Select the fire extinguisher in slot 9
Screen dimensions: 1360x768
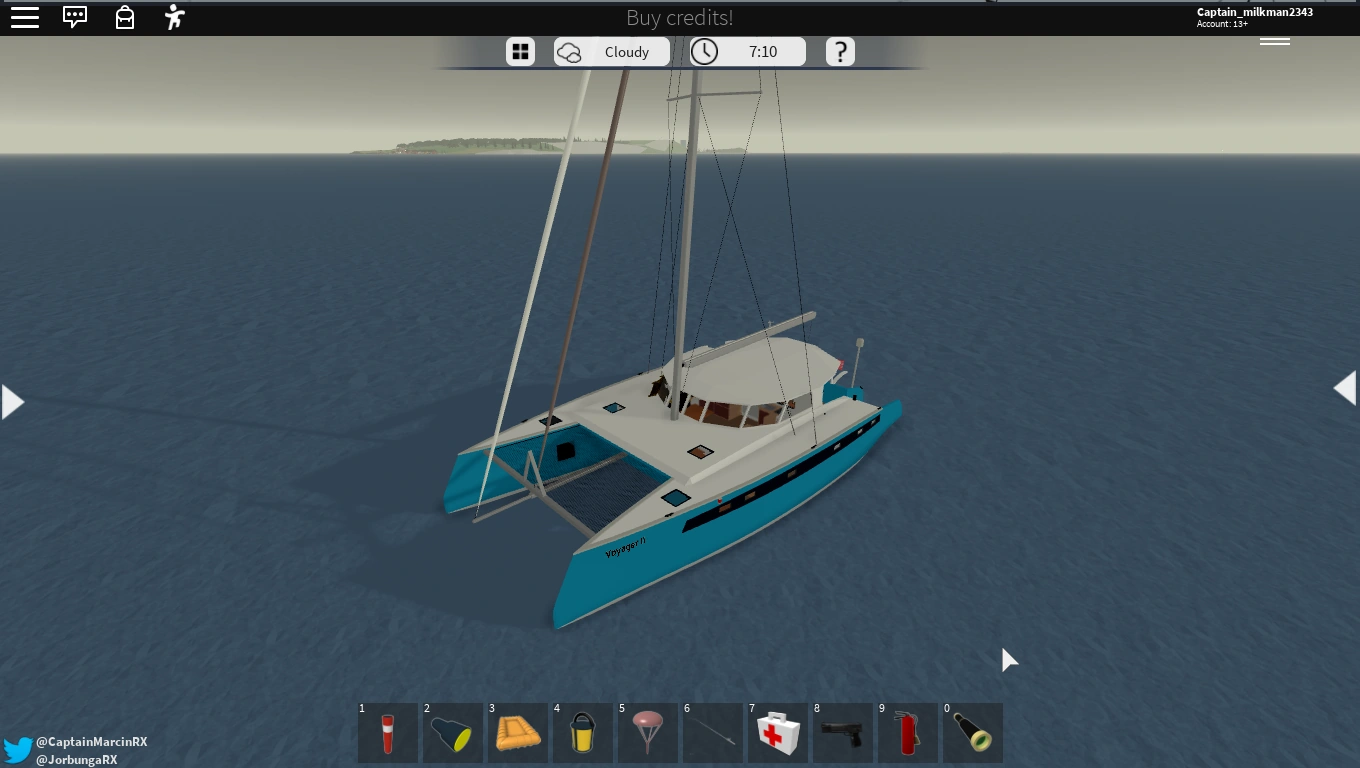click(x=907, y=732)
